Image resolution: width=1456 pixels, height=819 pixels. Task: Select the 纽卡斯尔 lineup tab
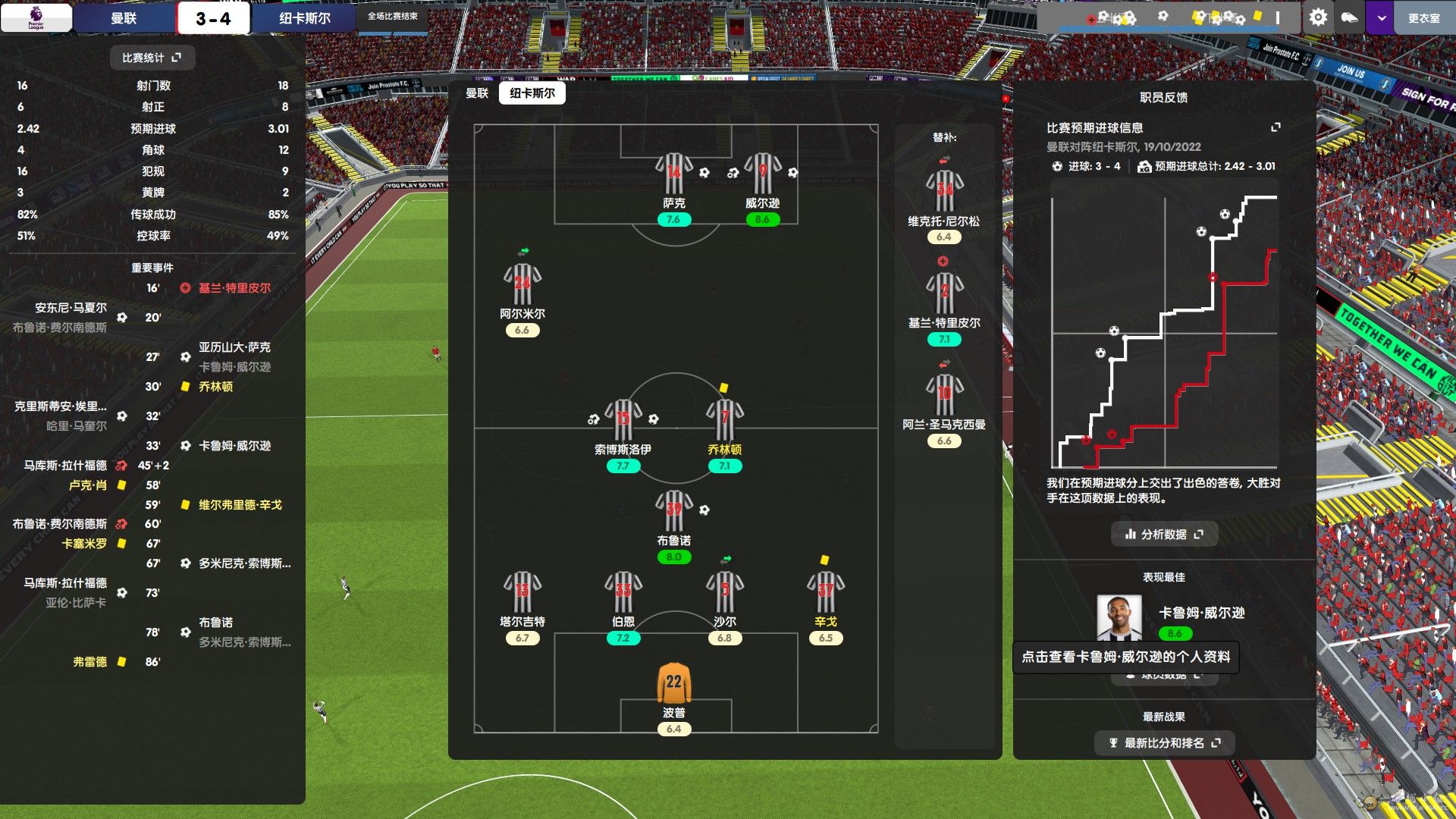tap(532, 93)
